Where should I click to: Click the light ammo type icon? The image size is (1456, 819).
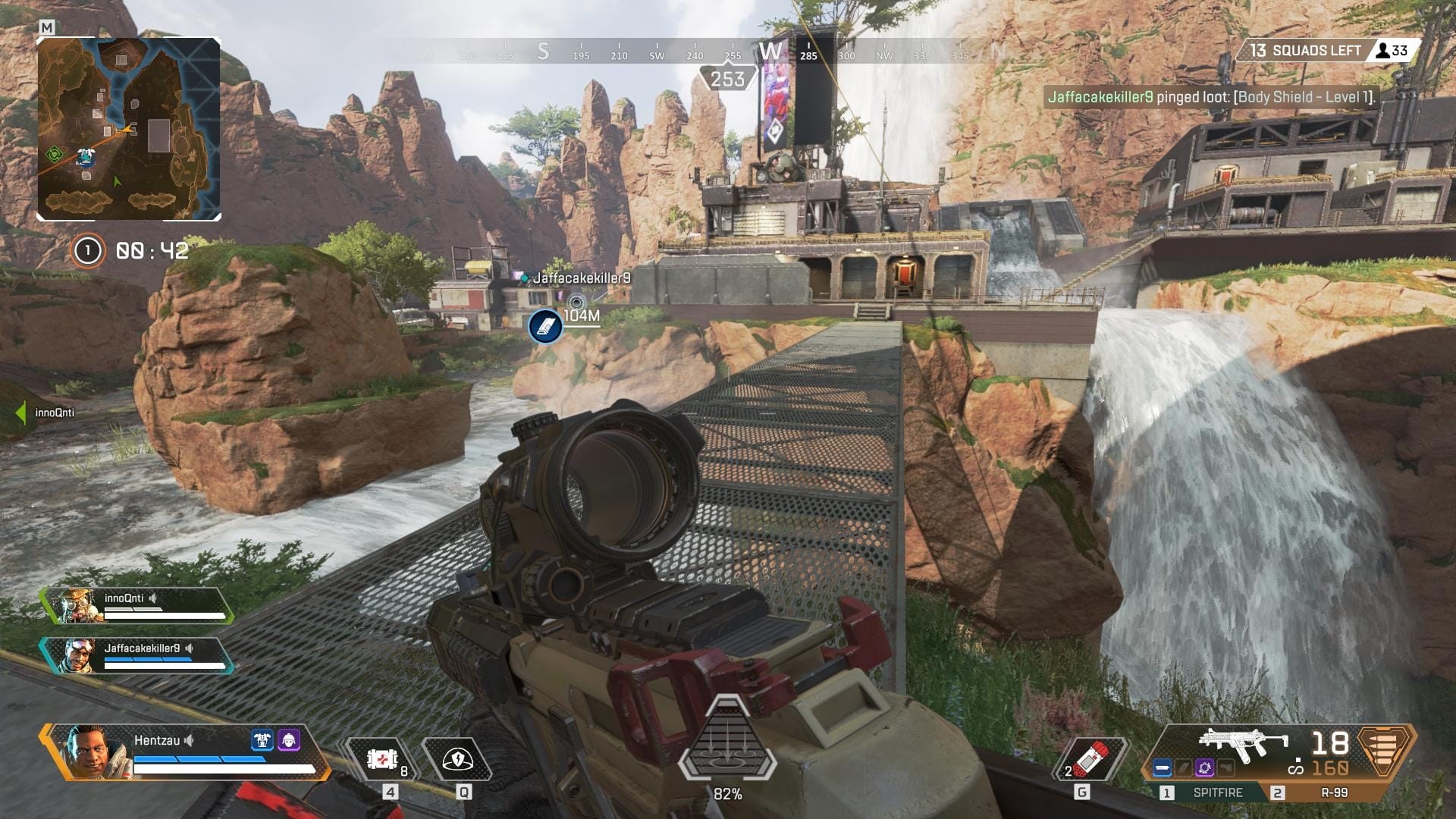[1385, 751]
